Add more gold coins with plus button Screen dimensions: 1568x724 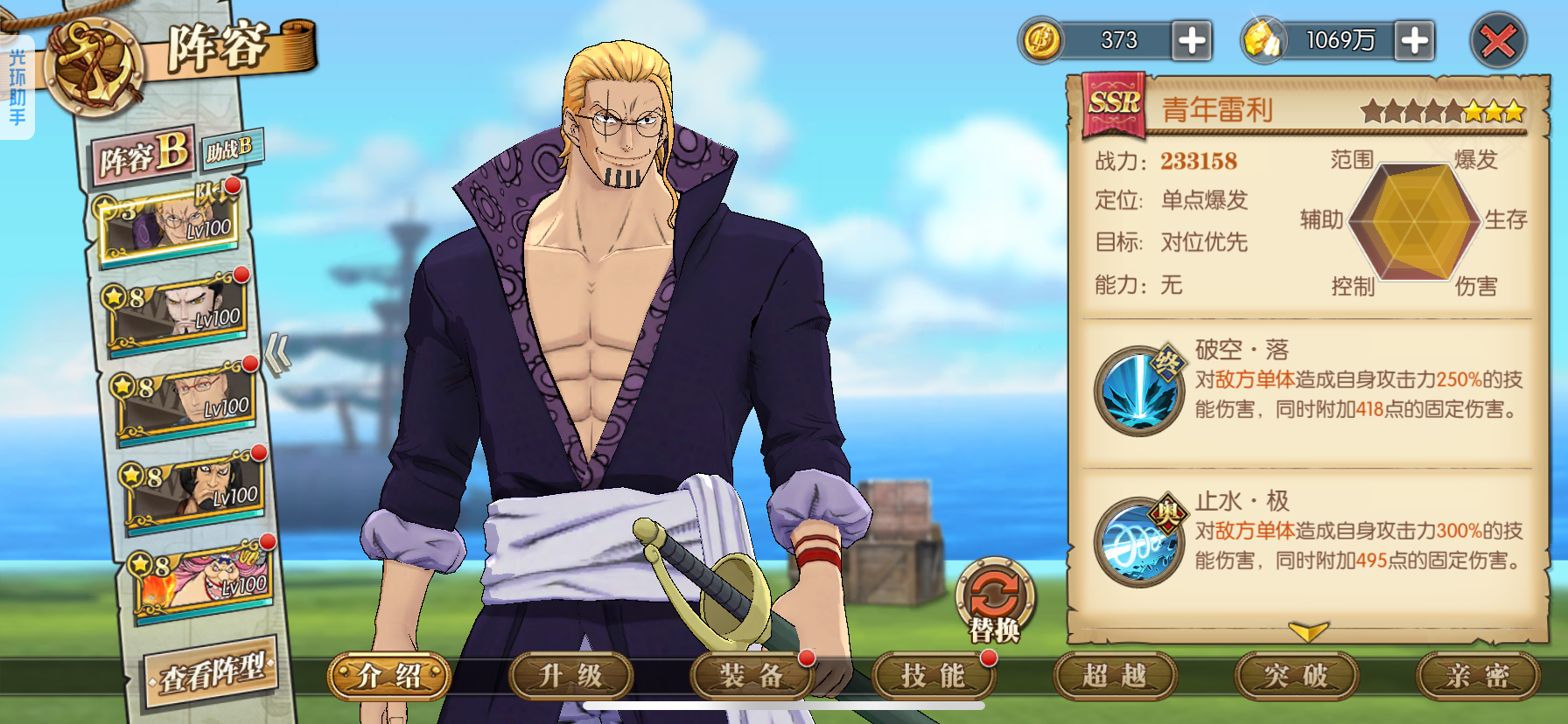(1192, 40)
